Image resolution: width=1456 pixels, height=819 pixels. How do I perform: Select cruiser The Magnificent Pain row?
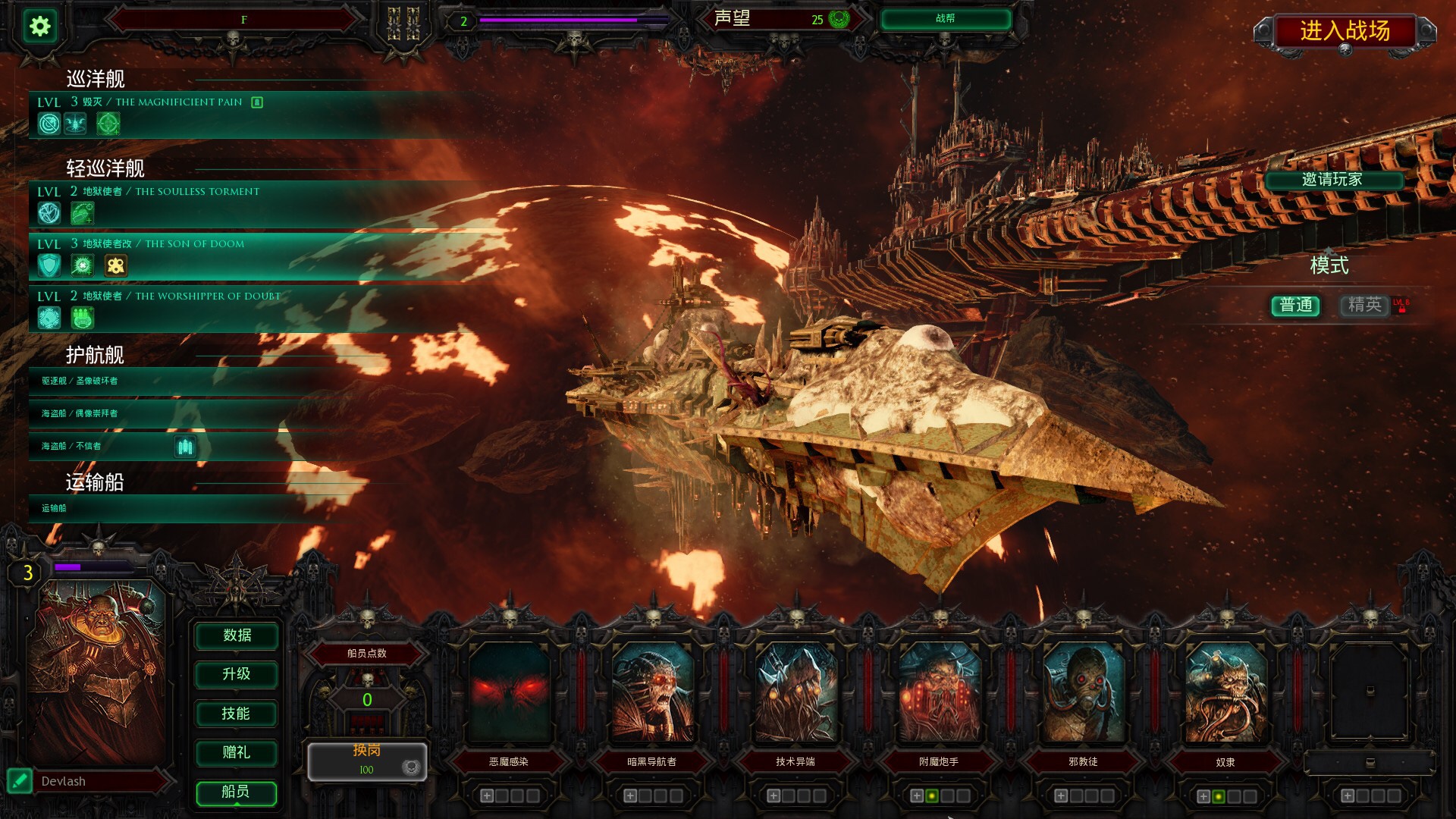click(227, 114)
